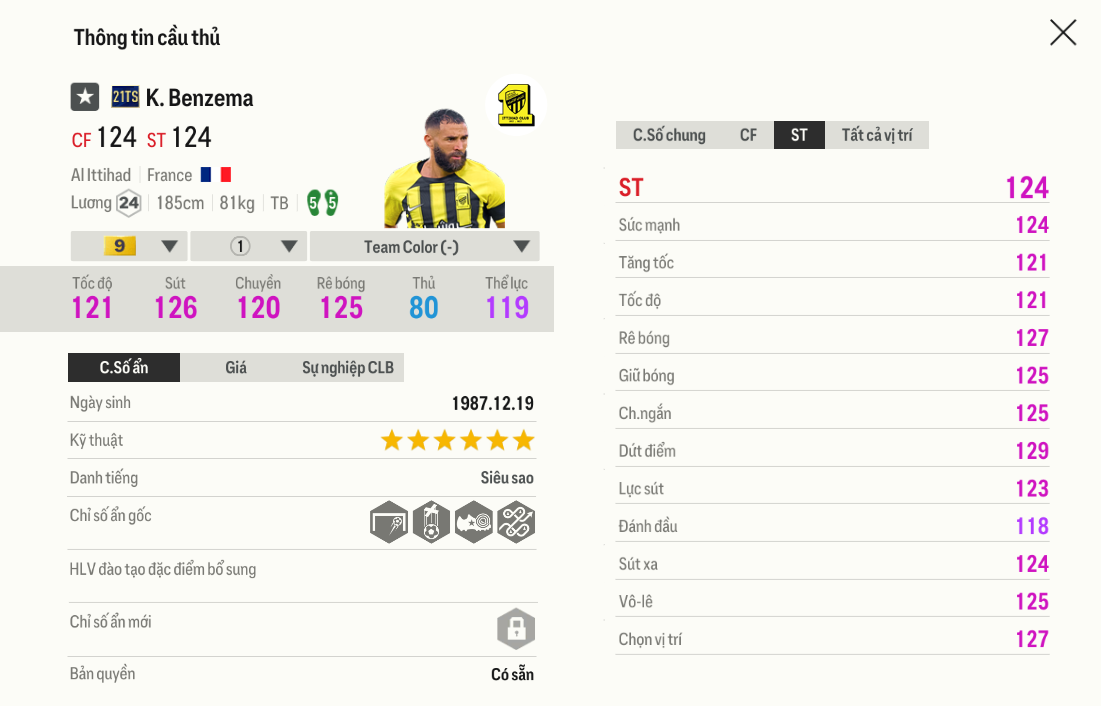Open the Sự nghiệp CLB tab

pyautogui.click(x=347, y=367)
